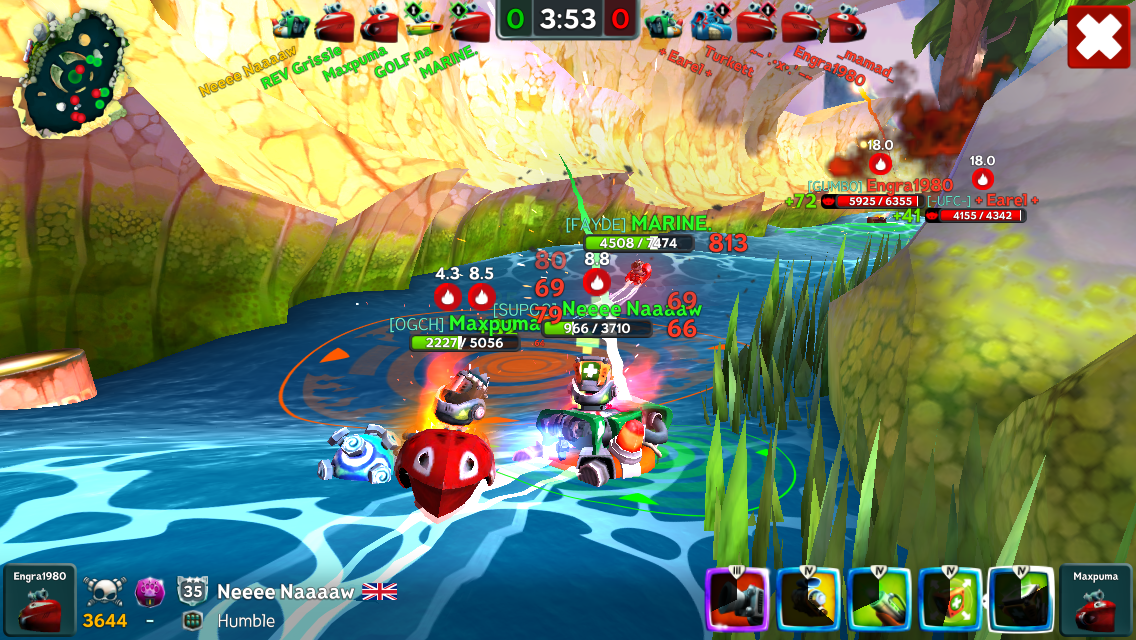Select the repair pulse item slot
This screenshot has height=640, width=1136.
(x=950, y=599)
